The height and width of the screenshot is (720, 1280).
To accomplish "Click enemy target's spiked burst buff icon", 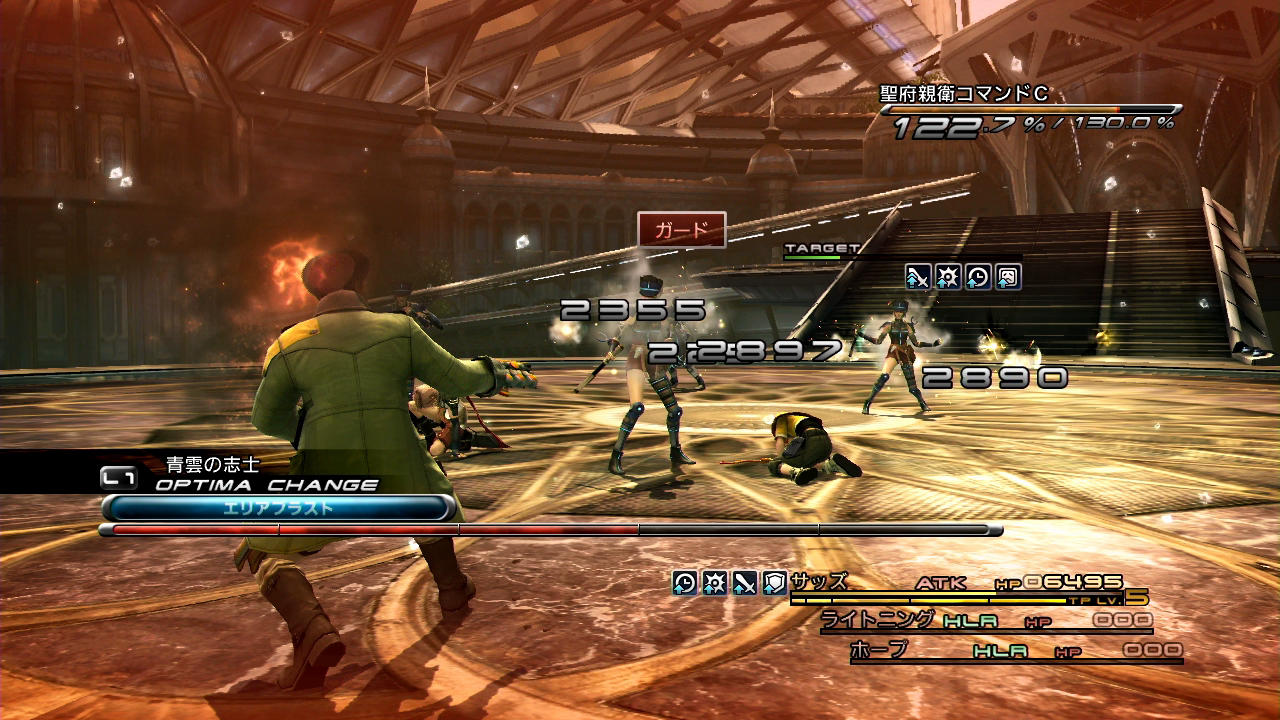I will 948,277.
